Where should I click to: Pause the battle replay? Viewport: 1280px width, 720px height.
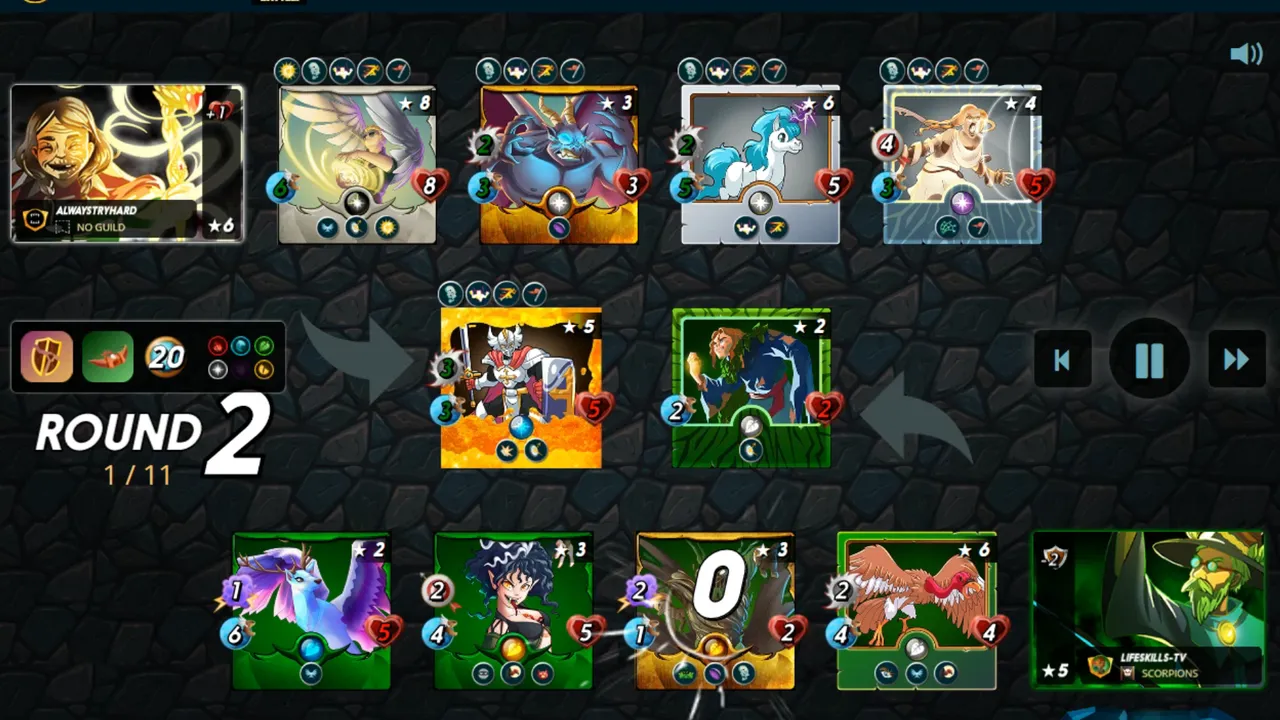[x=1149, y=360]
